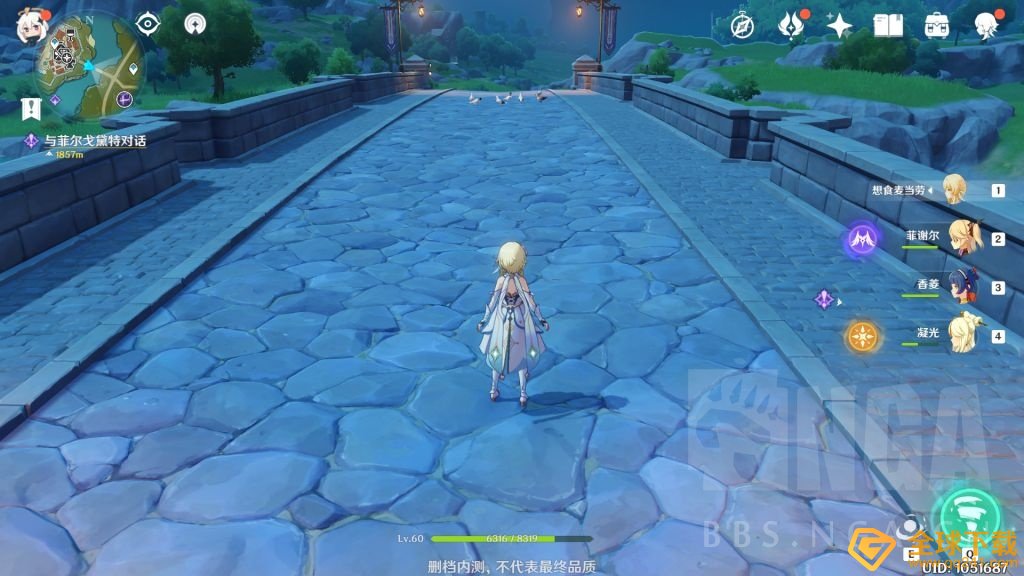The image size is (1024, 576).
Task: Open the winged events icon
Action: [791, 25]
